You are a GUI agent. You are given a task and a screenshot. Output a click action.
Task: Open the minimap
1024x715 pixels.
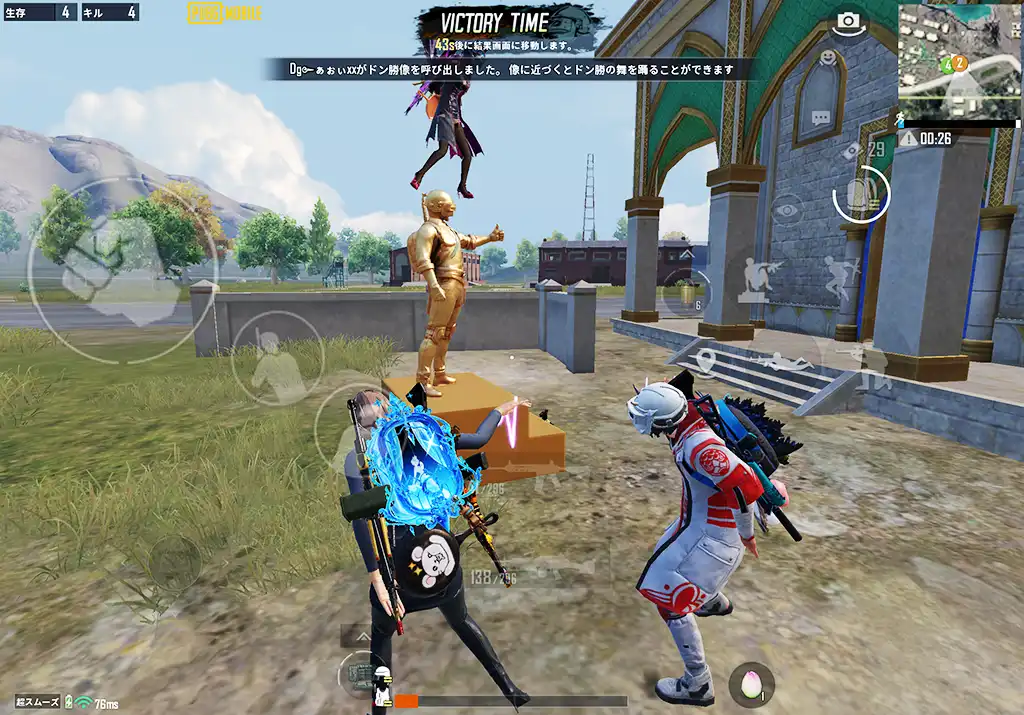click(959, 62)
